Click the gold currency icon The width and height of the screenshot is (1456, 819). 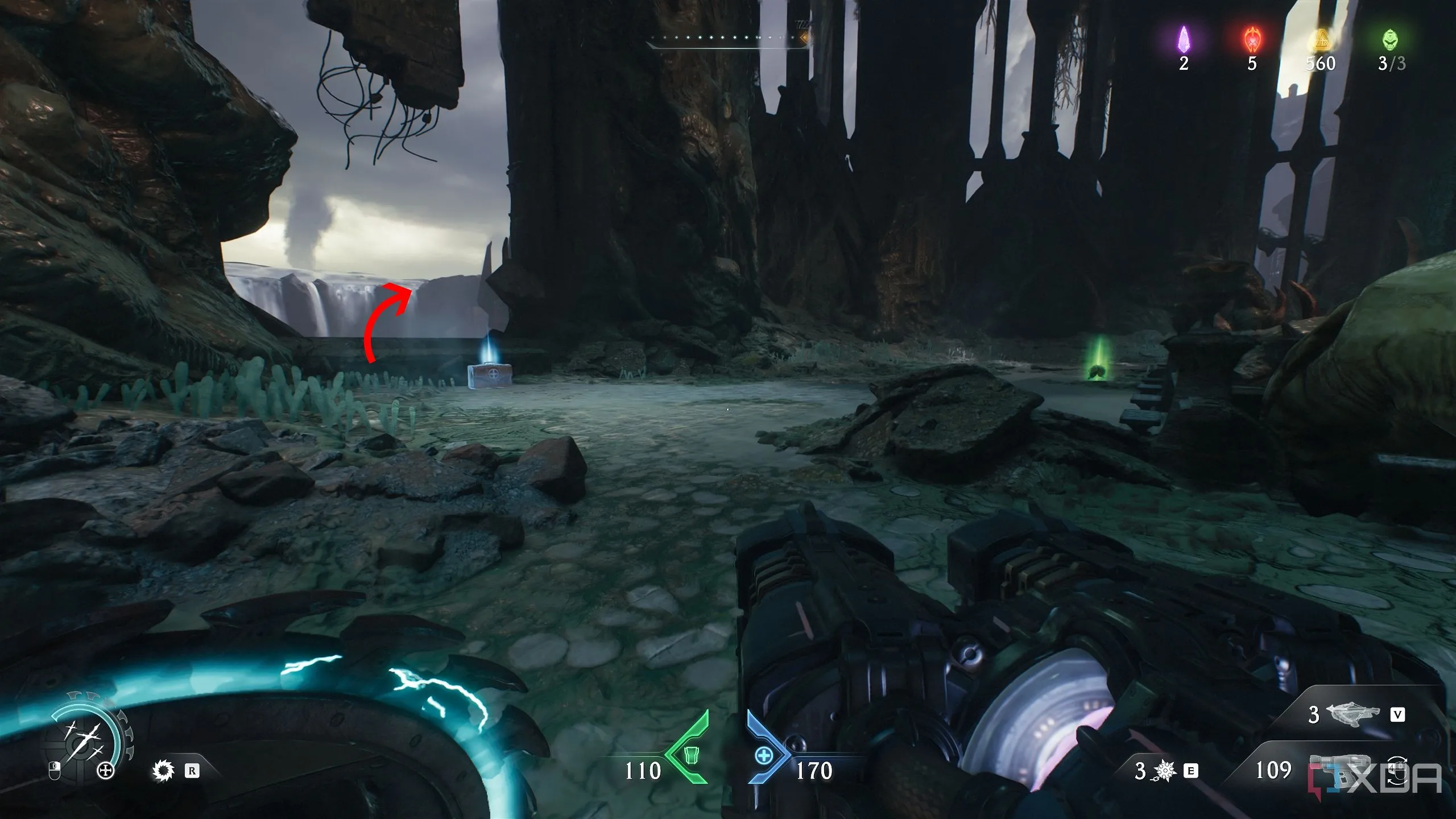[1320, 41]
